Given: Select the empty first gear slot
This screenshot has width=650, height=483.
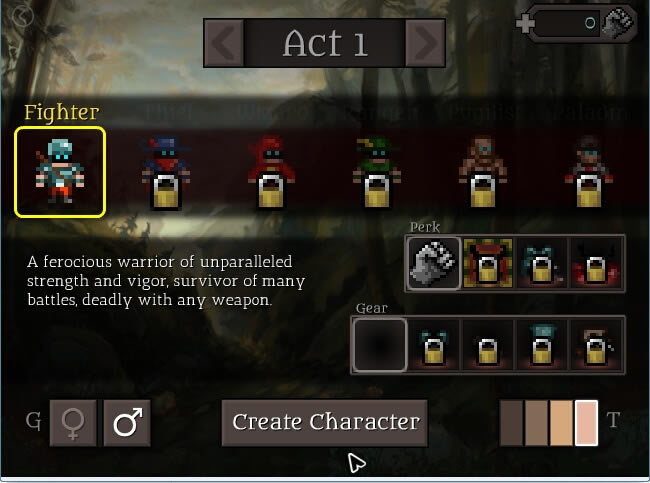Looking at the screenshot, I should coord(380,345).
